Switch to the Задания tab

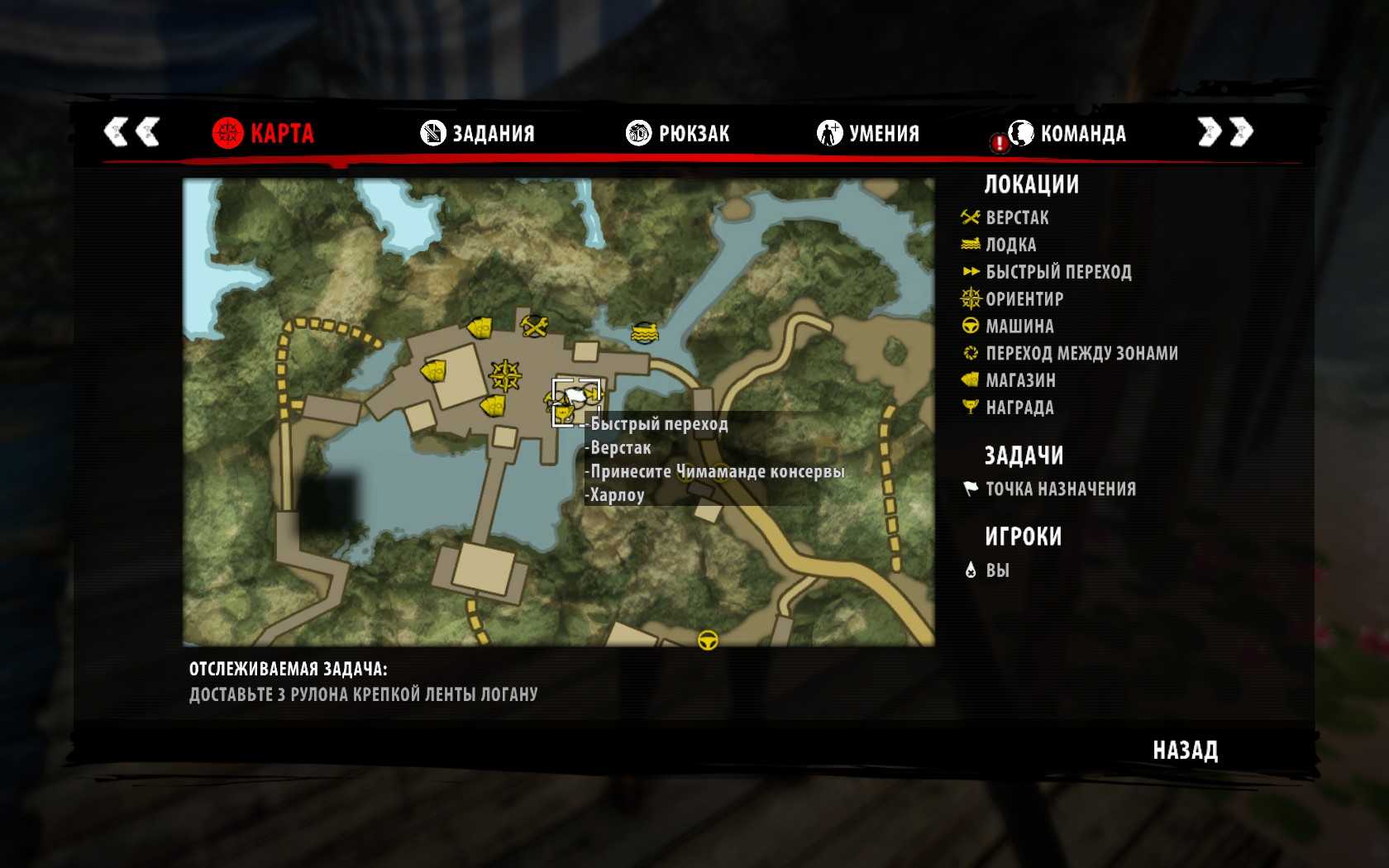click(479, 133)
